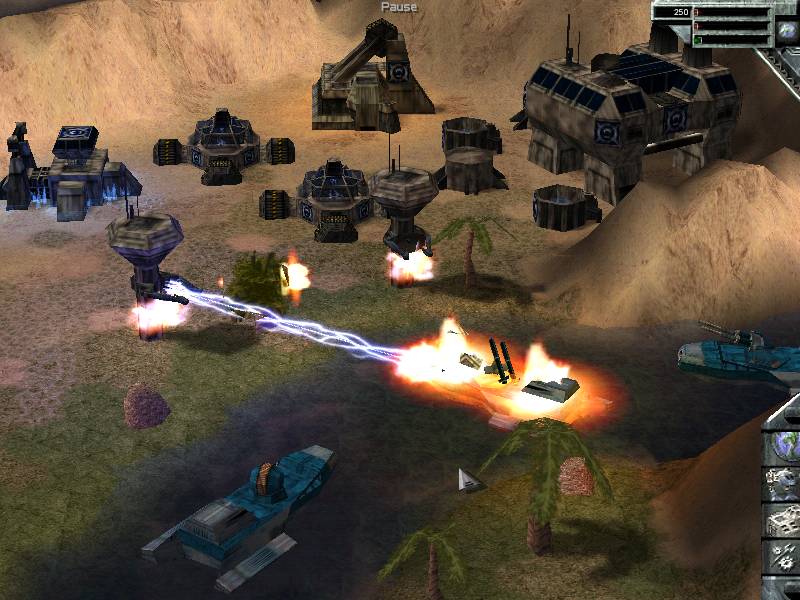This screenshot has height=600, width=800.
Task: Open the globe map icon in the side panel
Action: pos(783,445)
